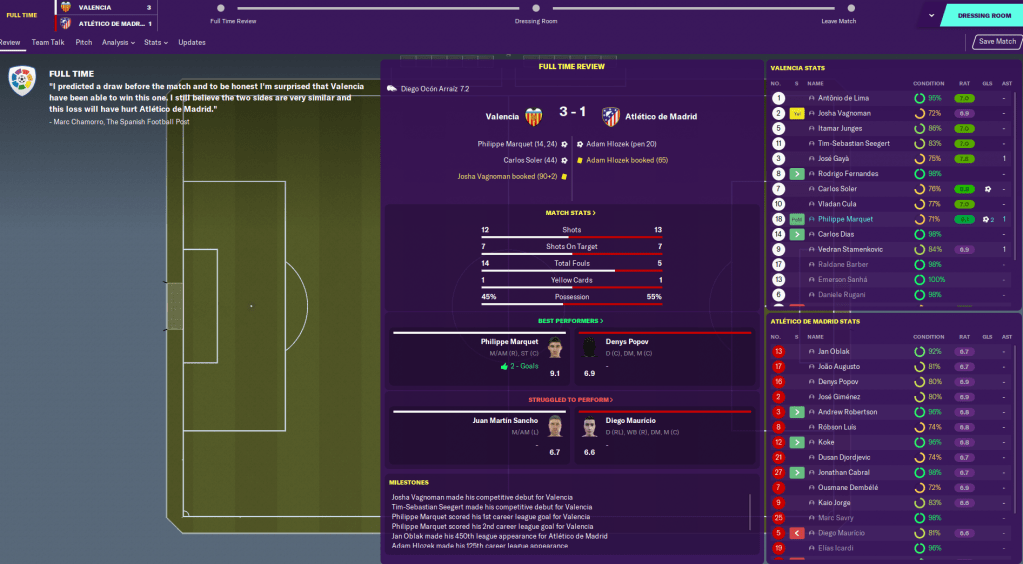Select Jan Oblak in Atlético stats
This screenshot has height=564, width=1023.
pyautogui.click(x=833, y=352)
